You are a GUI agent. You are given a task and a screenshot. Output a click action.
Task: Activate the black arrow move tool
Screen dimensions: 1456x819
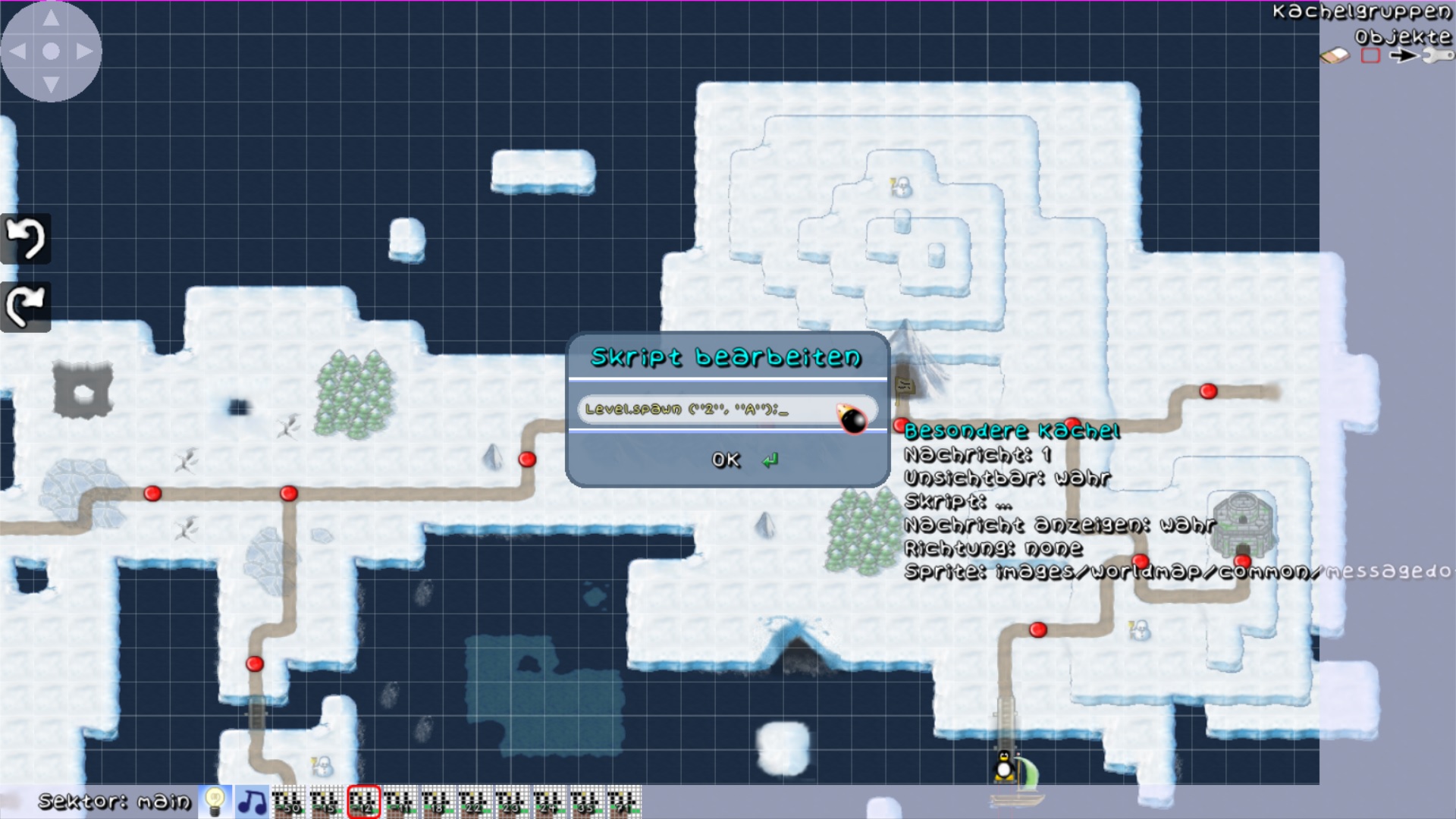1403,56
